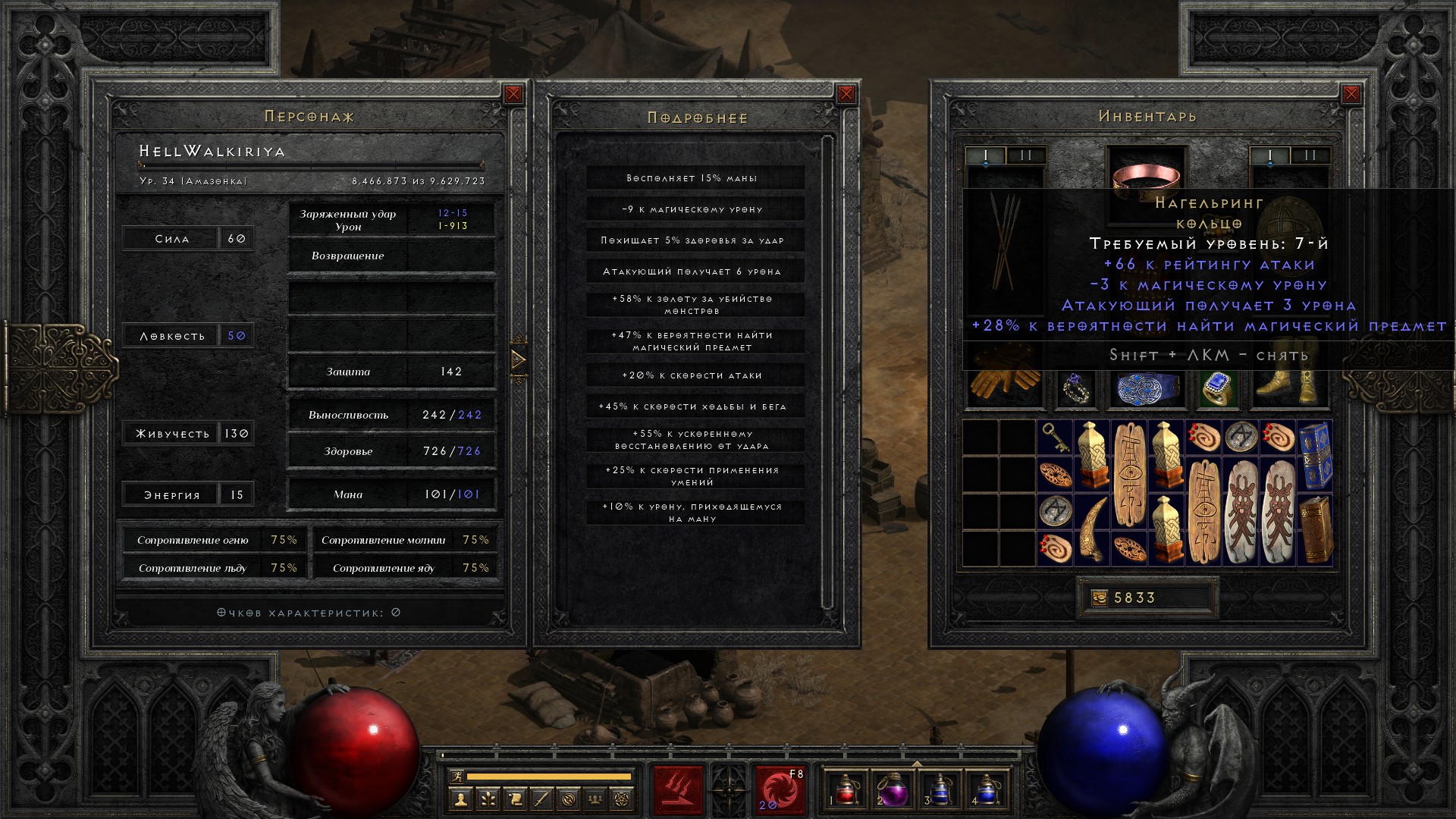Toggle the run/walk button

(454, 776)
